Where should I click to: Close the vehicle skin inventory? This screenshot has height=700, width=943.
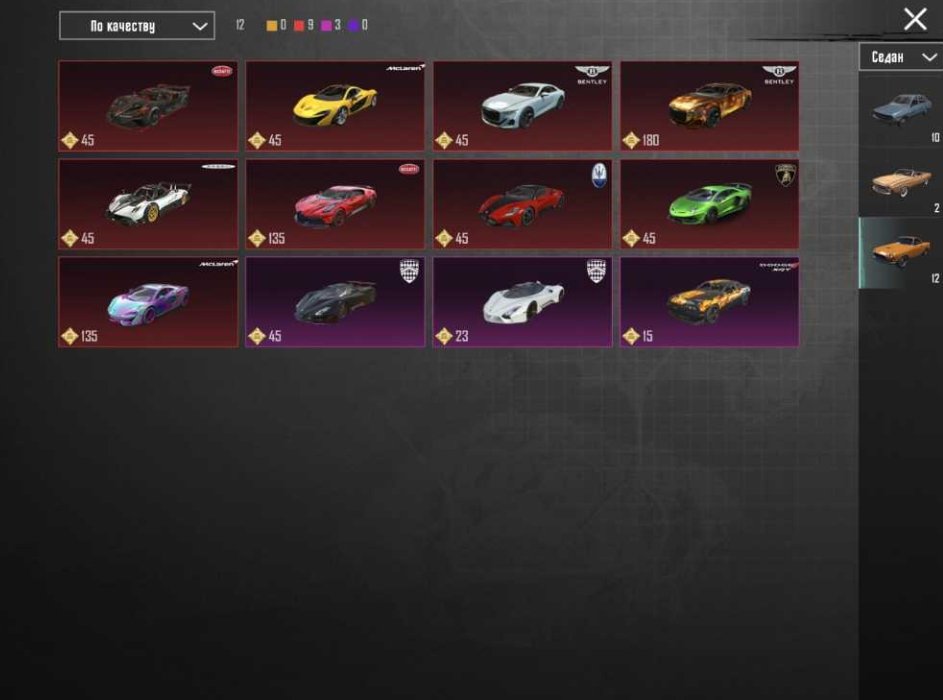pyautogui.click(x=914, y=19)
